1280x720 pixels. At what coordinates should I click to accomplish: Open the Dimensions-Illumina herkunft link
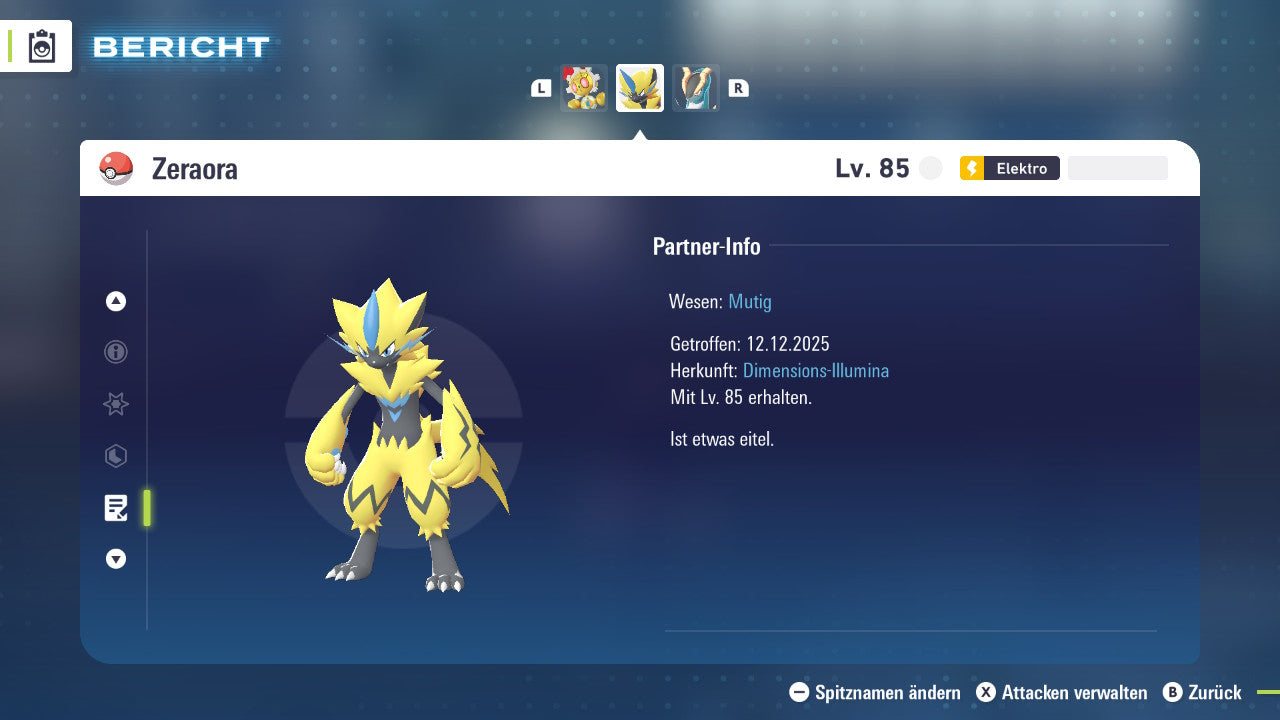click(x=816, y=370)
